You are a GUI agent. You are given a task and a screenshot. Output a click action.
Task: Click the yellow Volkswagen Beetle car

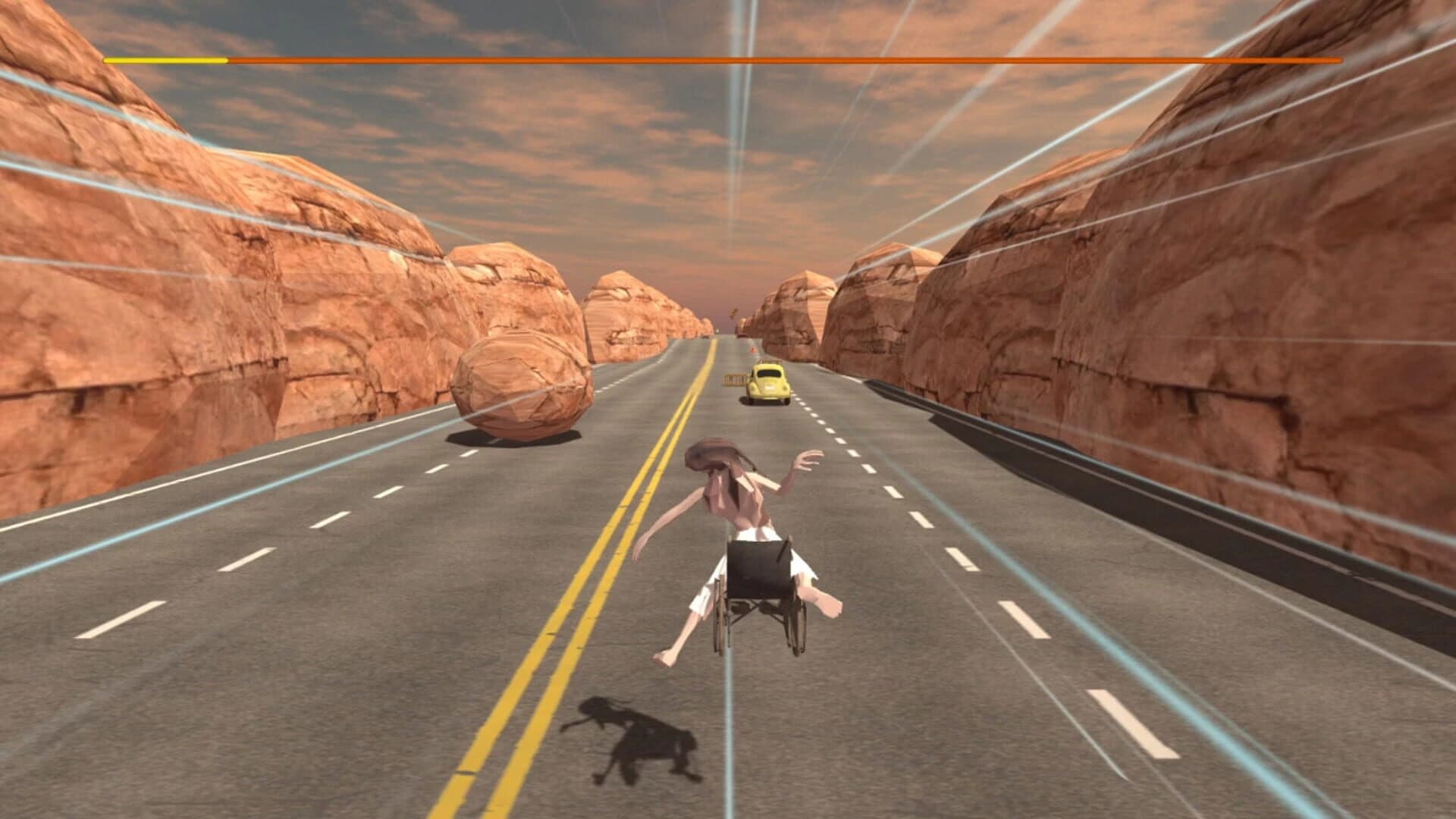[x=768, y=384]
